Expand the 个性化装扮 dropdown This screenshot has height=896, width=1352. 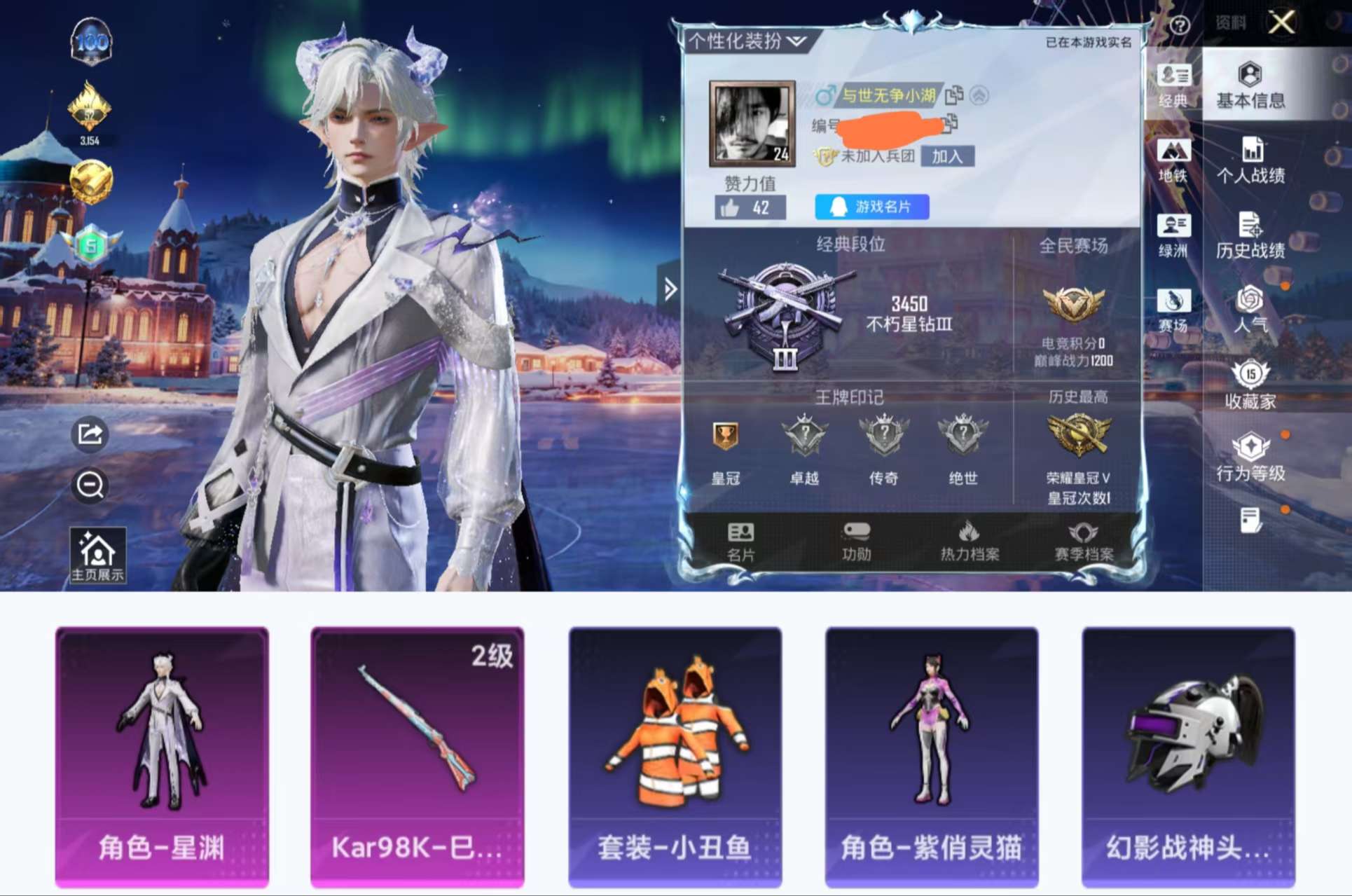(x=744, y=41)
